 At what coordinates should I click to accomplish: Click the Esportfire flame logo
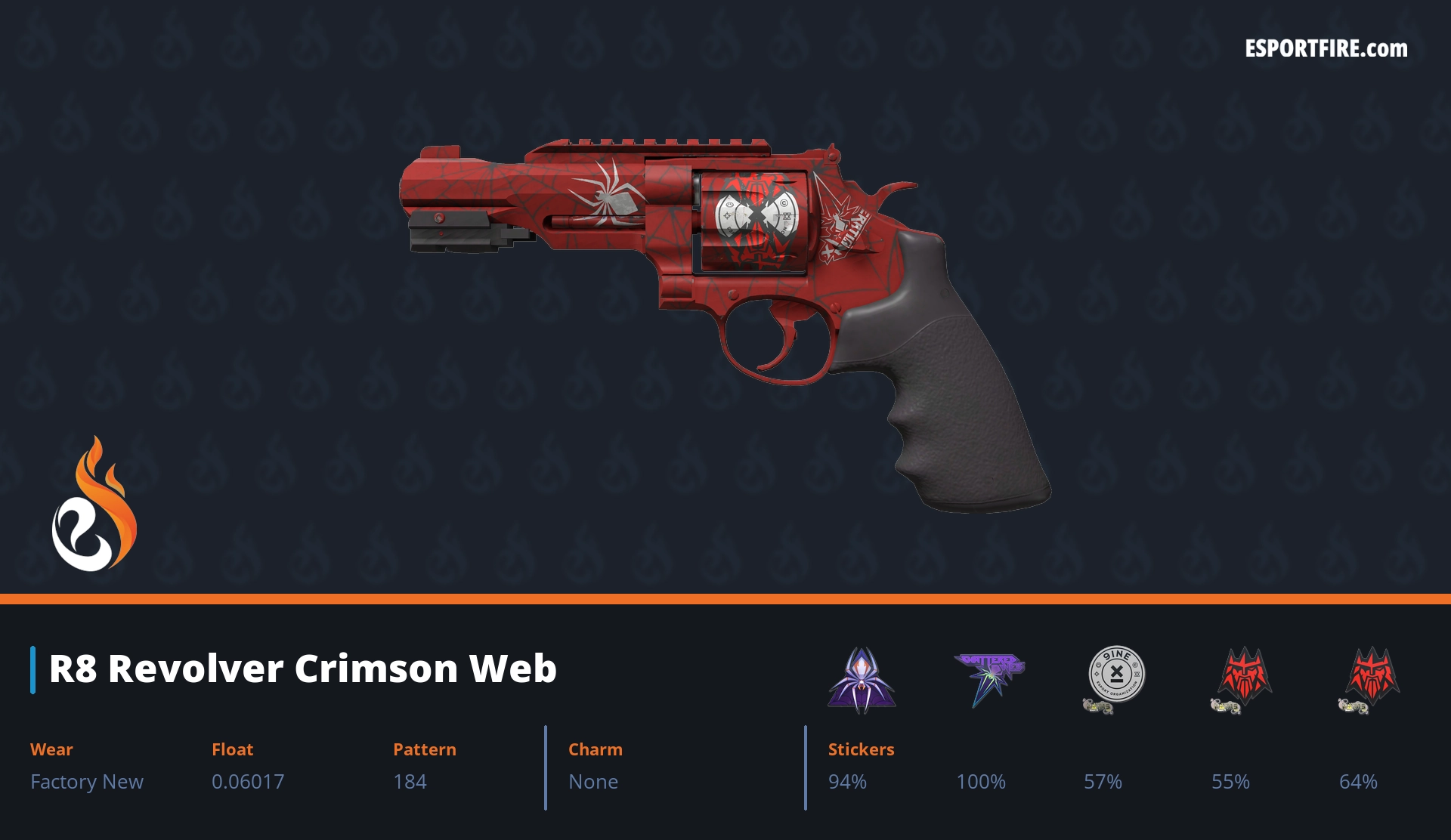[x=94, y=505]
